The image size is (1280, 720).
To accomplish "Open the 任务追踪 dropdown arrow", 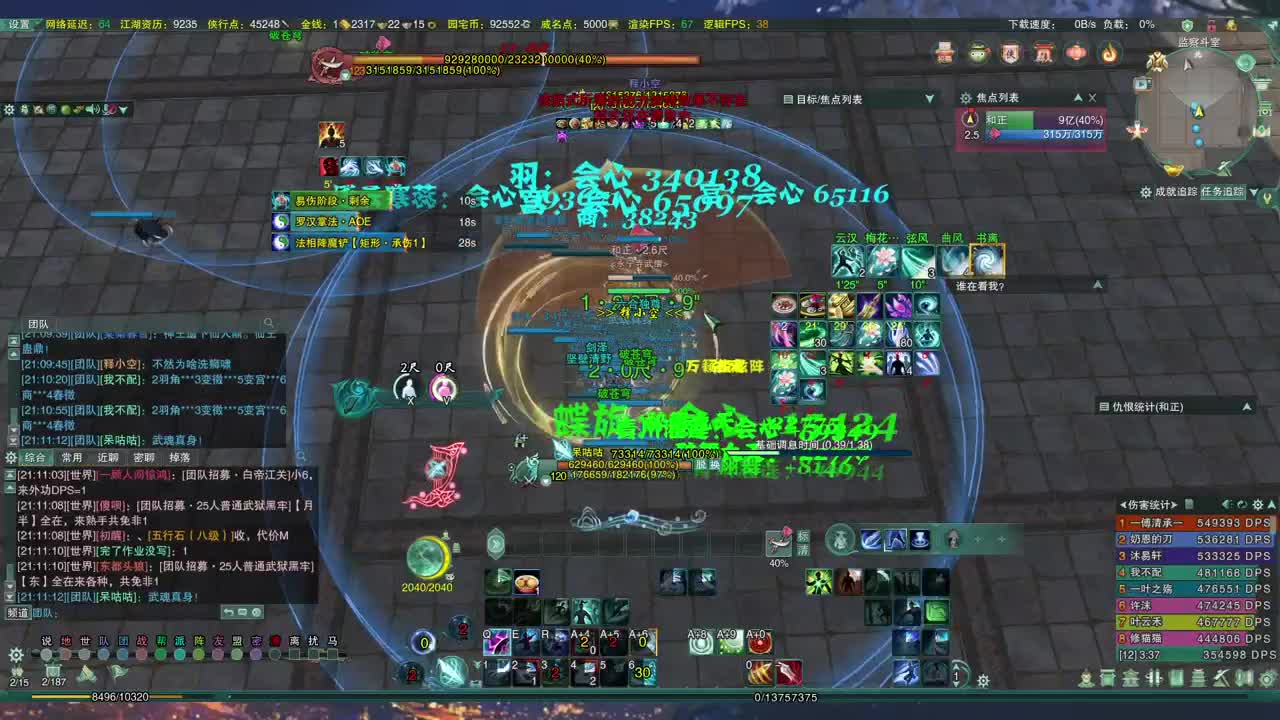I will click(x=1254, y=193).
